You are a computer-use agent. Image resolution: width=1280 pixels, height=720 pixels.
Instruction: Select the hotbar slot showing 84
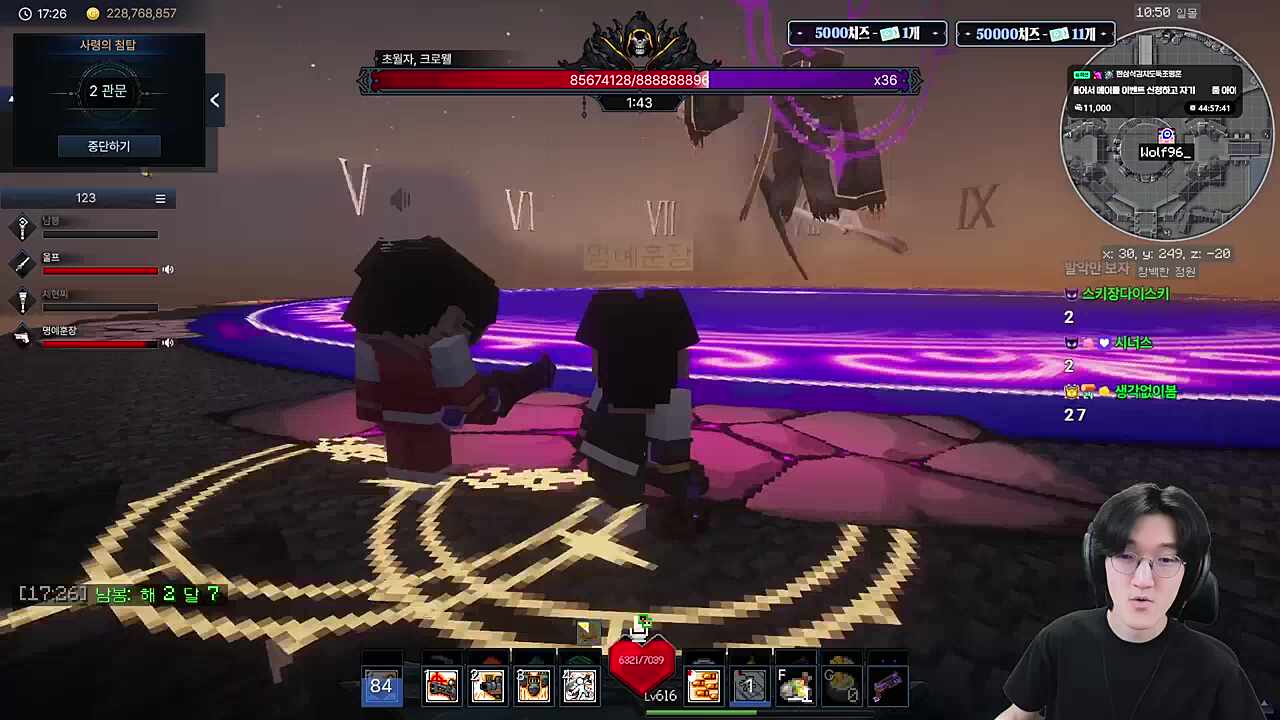tap(381, 686)
